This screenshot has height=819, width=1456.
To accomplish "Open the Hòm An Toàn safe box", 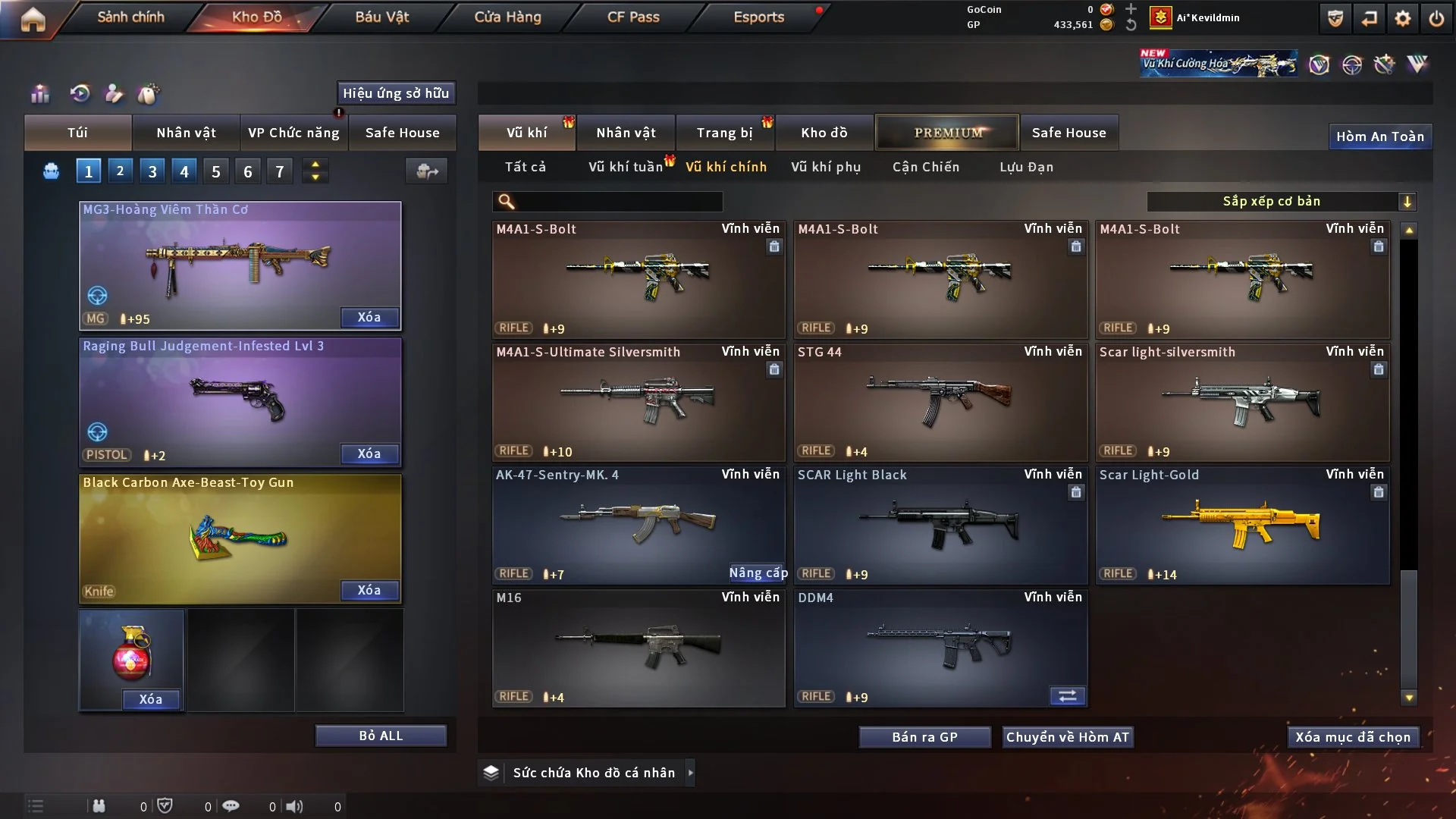I will [x=1379, y=136].
